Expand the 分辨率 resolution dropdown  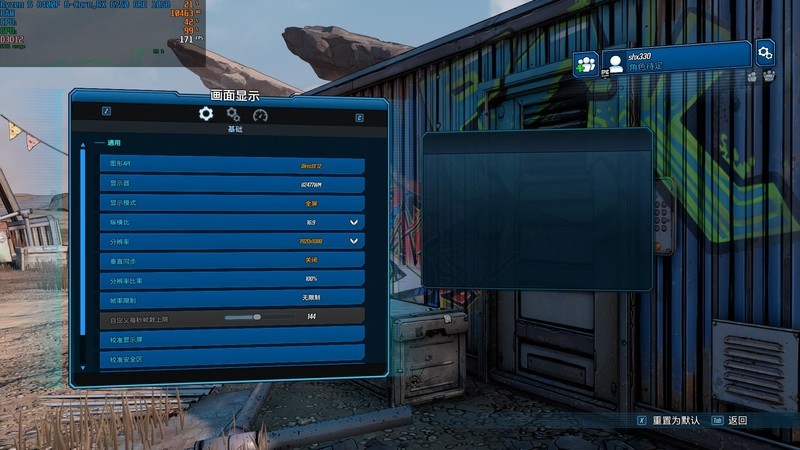pos(353,241)
